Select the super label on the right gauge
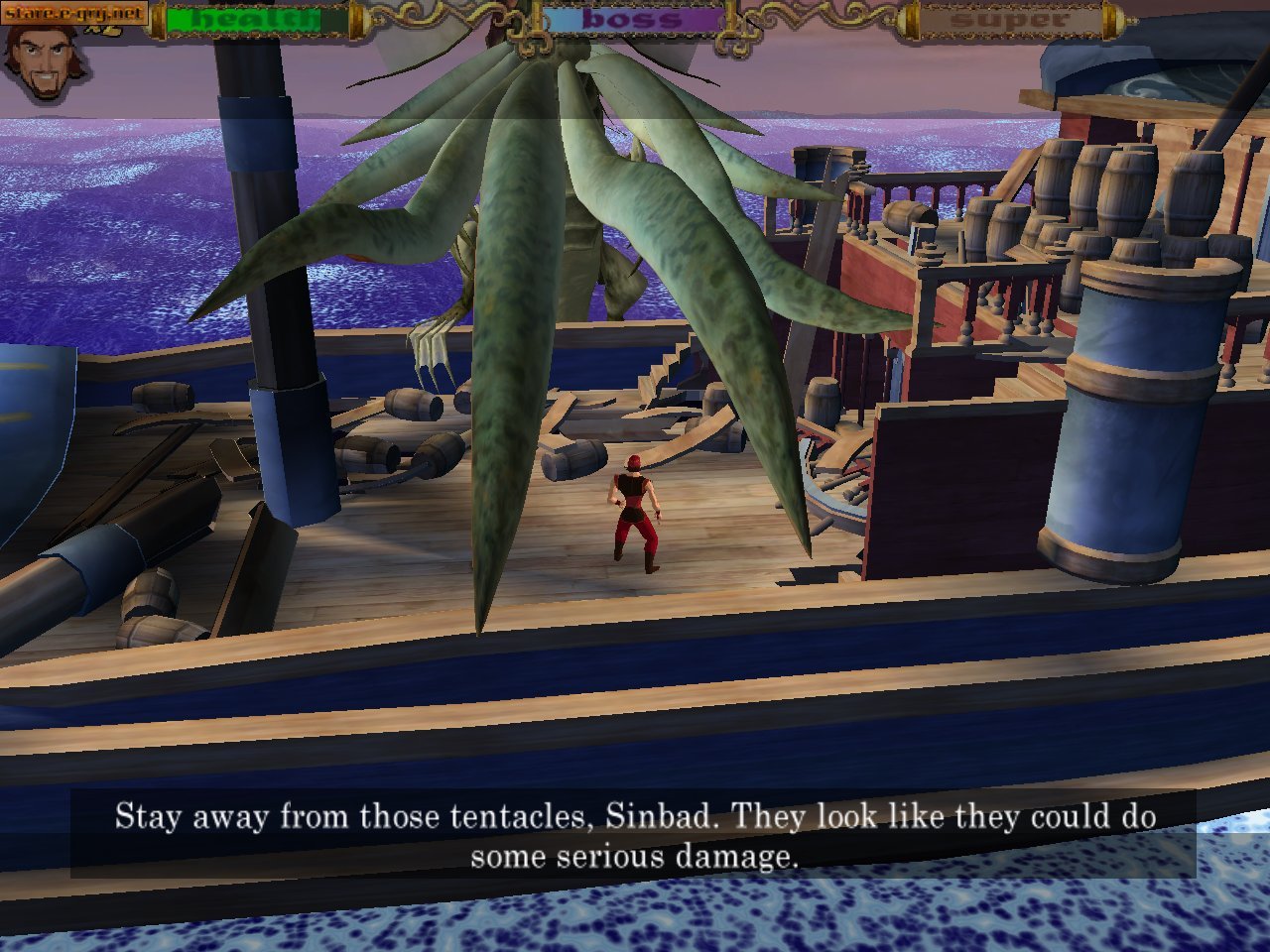The image size is (1270, 952). tap(1010, 18)
